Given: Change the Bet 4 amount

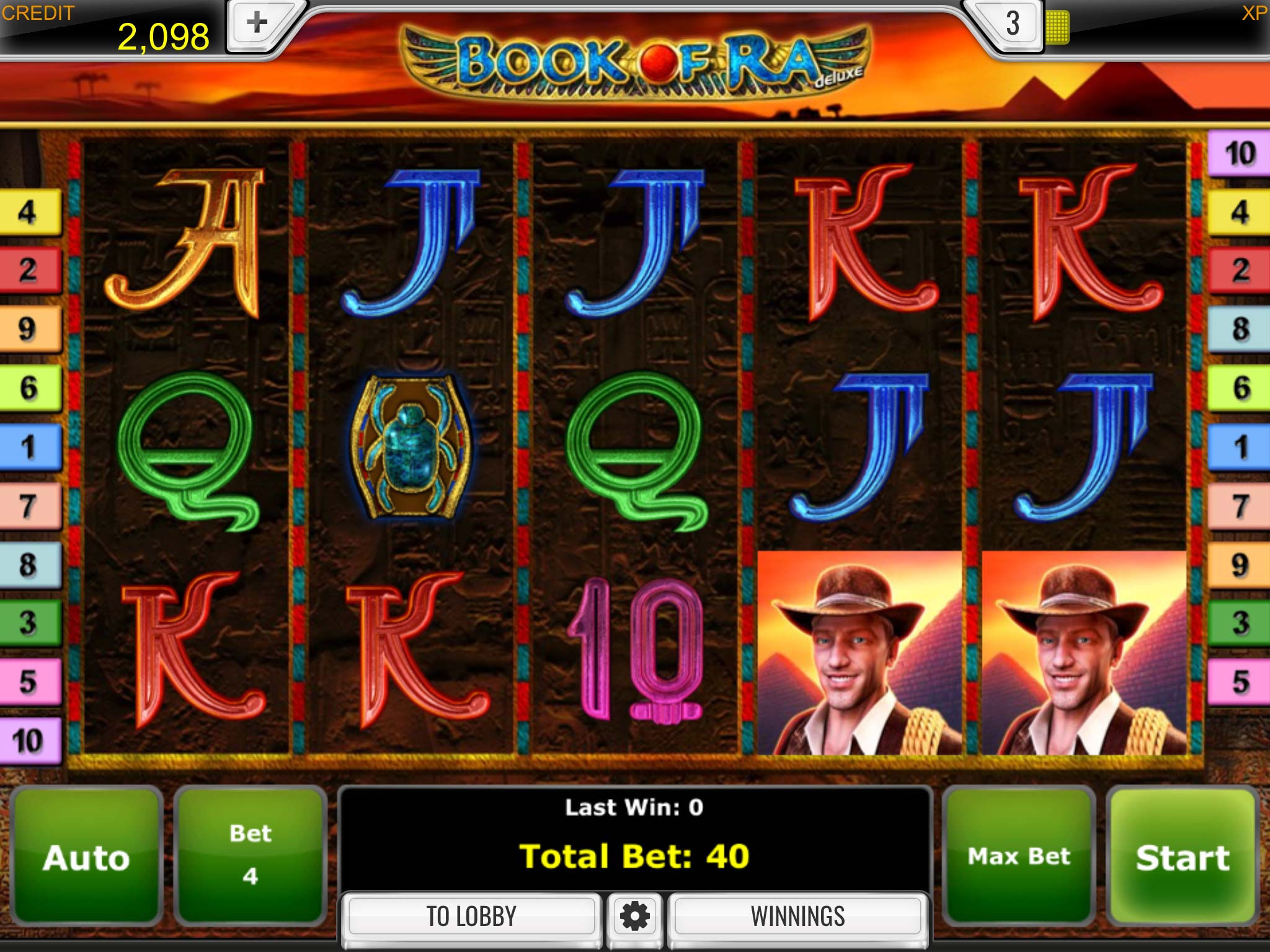Looking at the screenshot, I should click(250, 857).
